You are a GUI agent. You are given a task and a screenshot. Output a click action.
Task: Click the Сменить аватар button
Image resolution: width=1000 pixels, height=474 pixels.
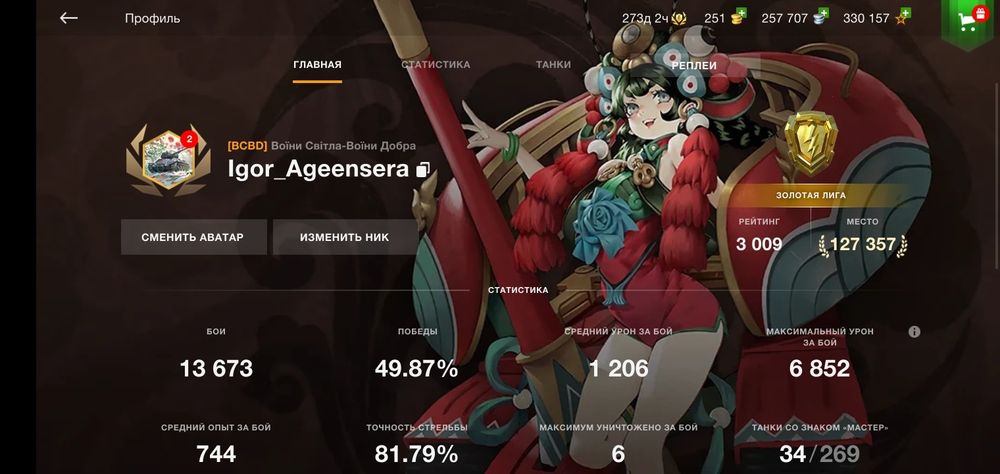point(194,237)
